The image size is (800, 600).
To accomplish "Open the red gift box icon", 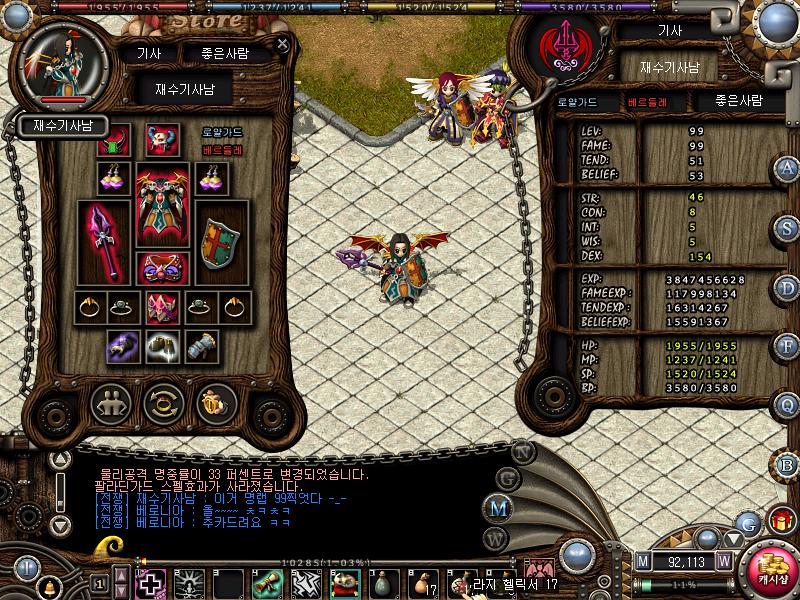I will click(x=779, y=521).
